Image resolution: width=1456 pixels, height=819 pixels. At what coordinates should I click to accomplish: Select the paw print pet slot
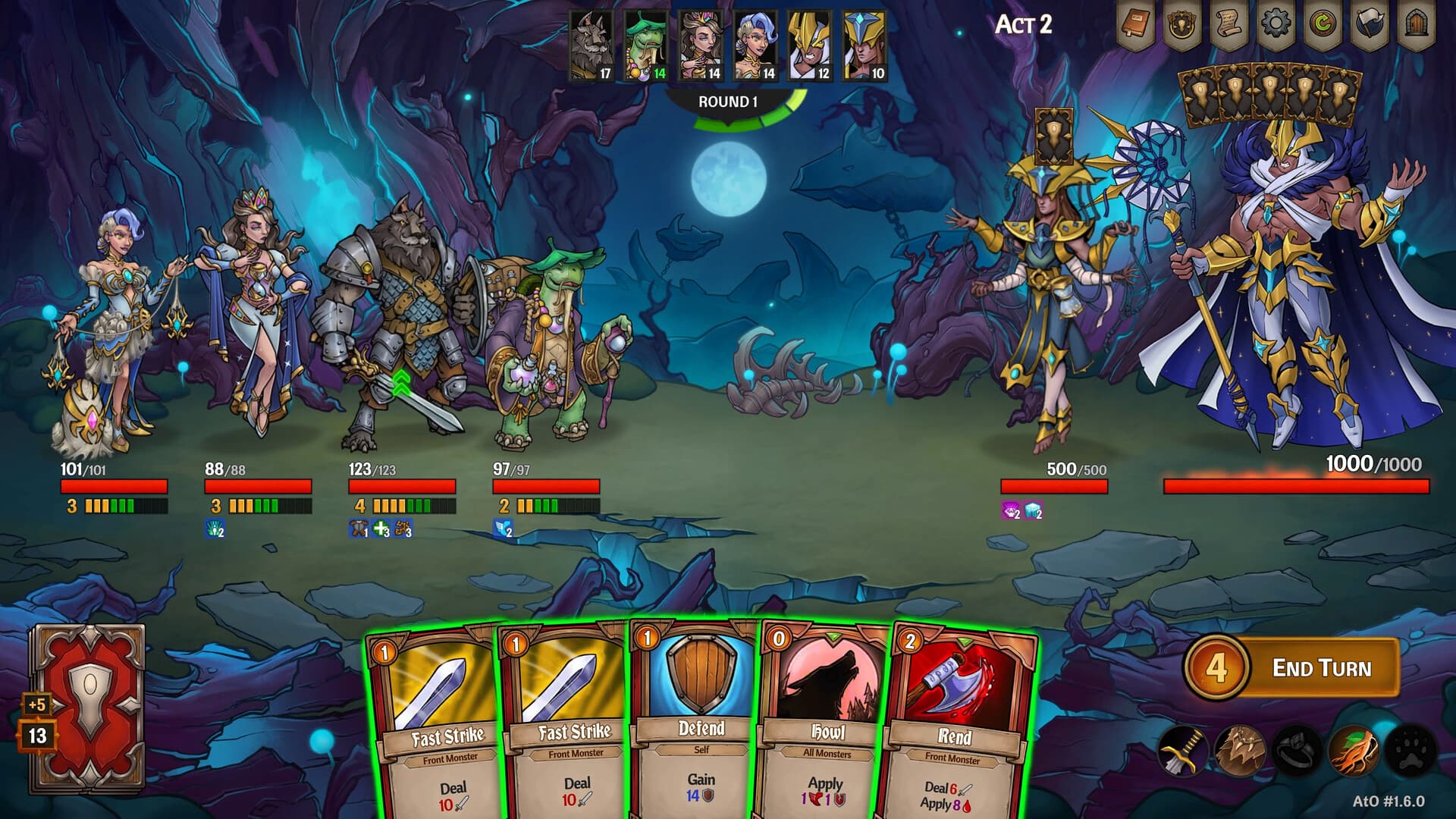1410,750
